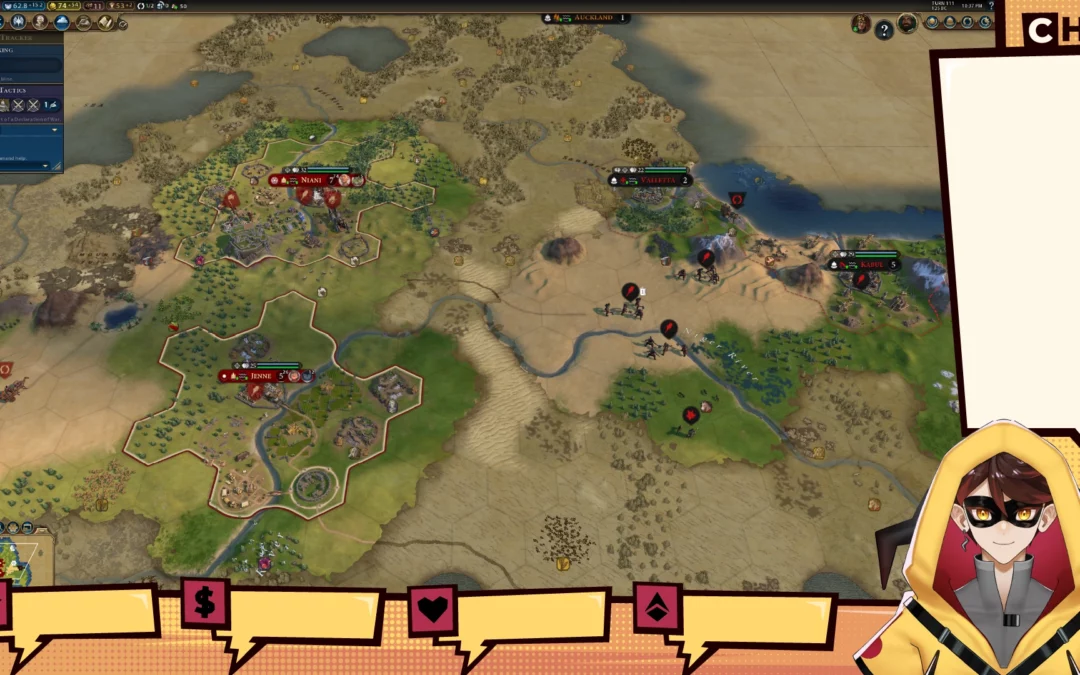Viewport: 1080px width, 675px height.
Task: Open the crowned leader portrait for diplomacy
Action: 860,23
